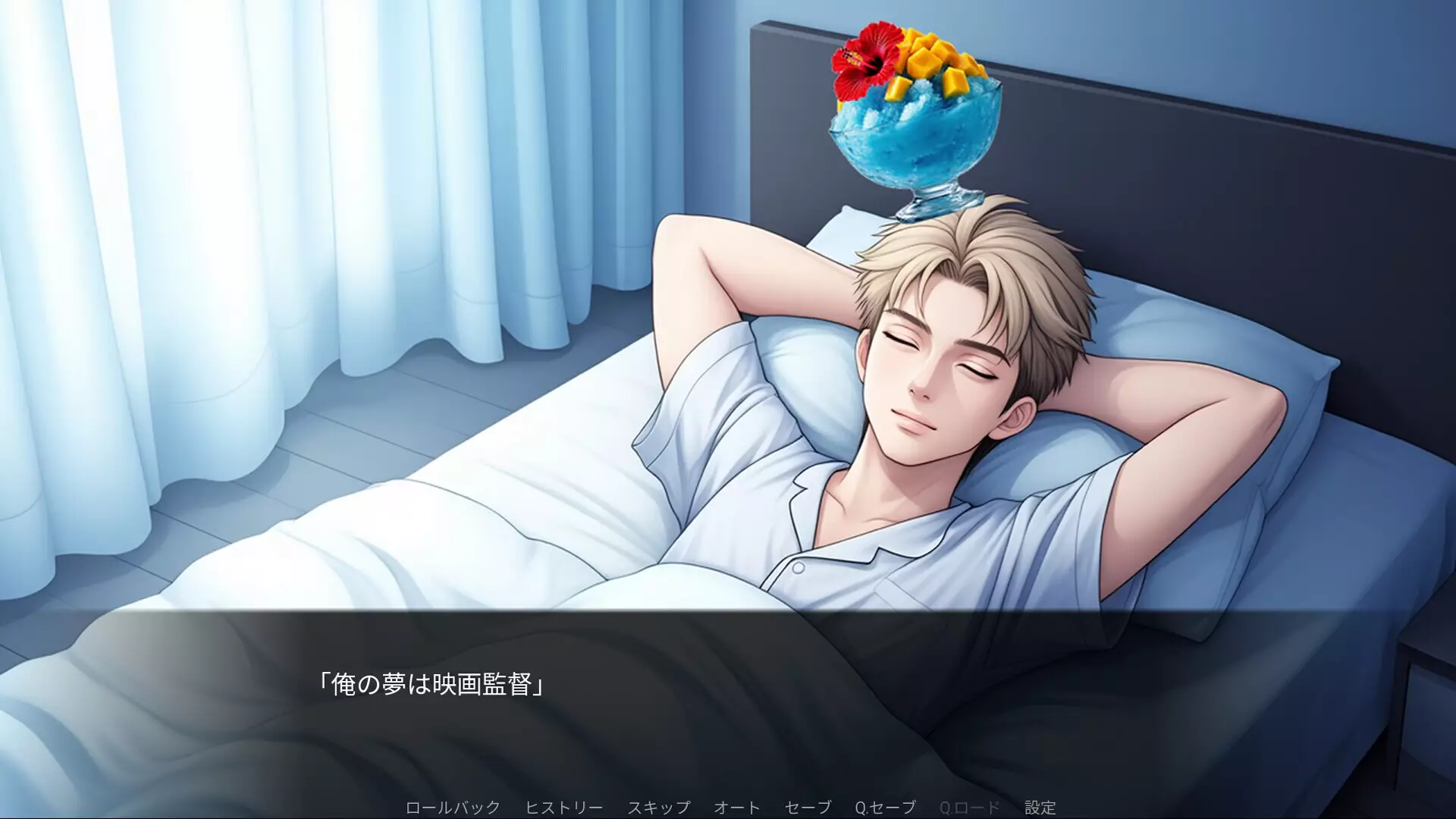The height and width of the screenshot is (819, 1456).
Task: Switch to the save menu セーブ
Action: [x=807, y=807]
